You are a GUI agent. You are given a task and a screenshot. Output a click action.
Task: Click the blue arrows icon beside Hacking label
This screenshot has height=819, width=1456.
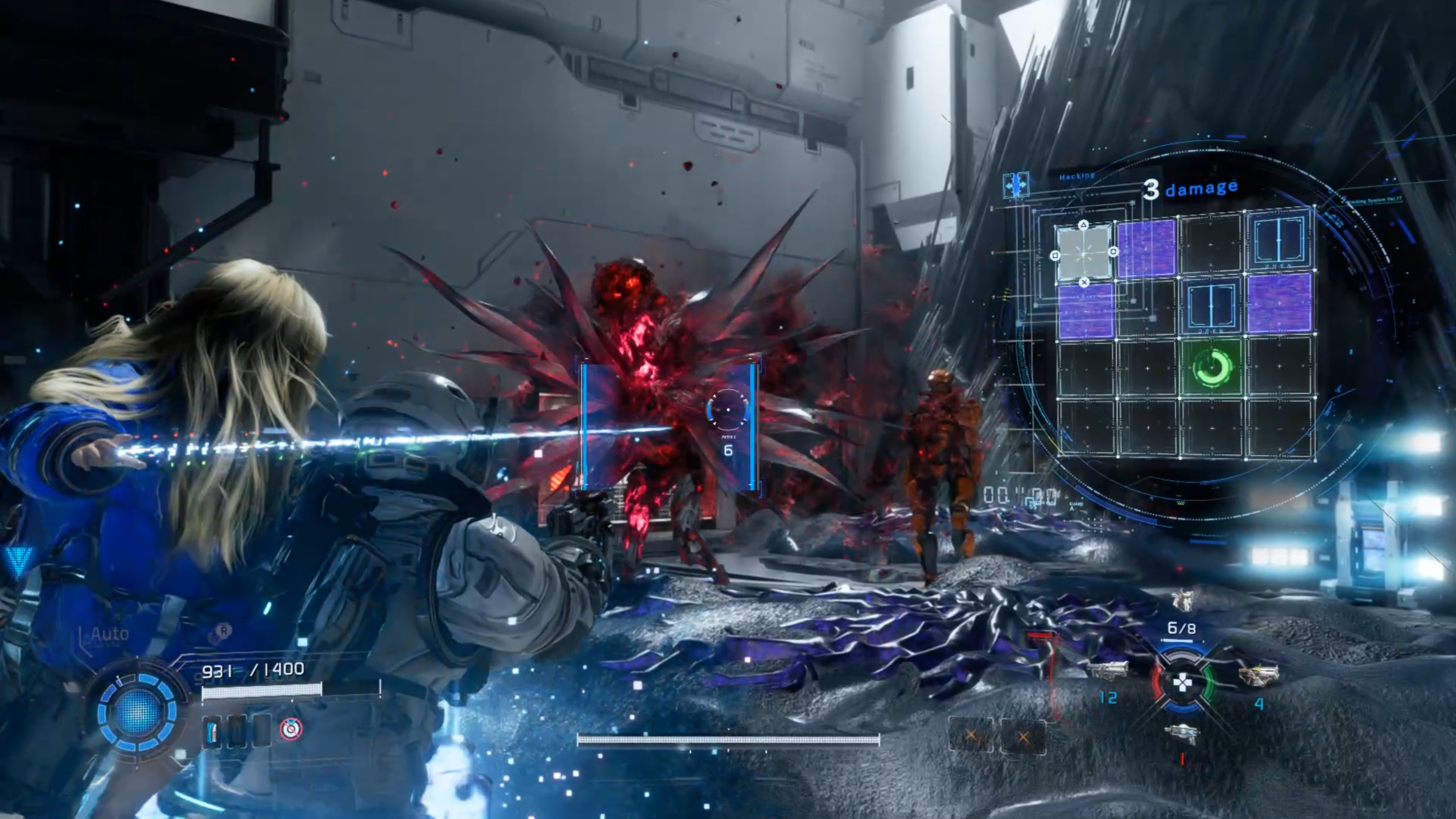pos(1016,185)
